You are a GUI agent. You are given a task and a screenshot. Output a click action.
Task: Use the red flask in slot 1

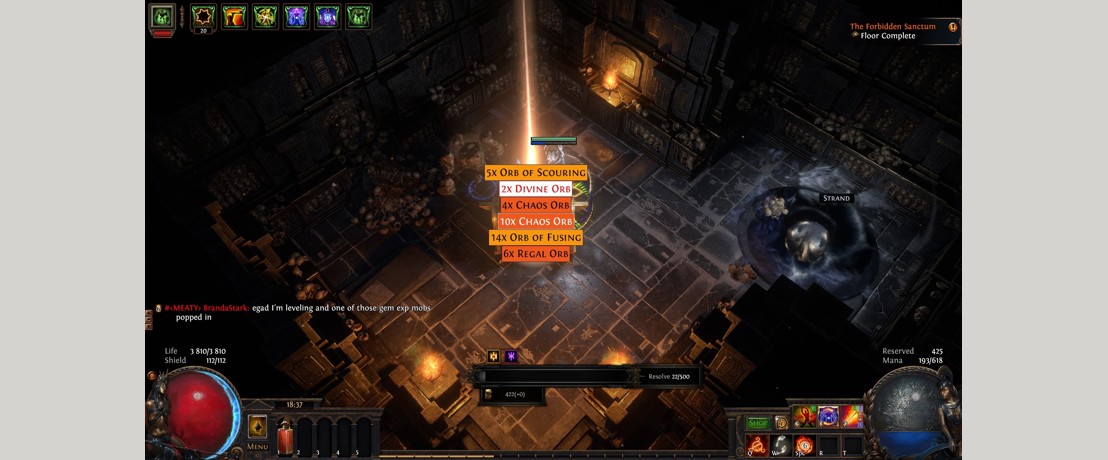pos(284,436)
